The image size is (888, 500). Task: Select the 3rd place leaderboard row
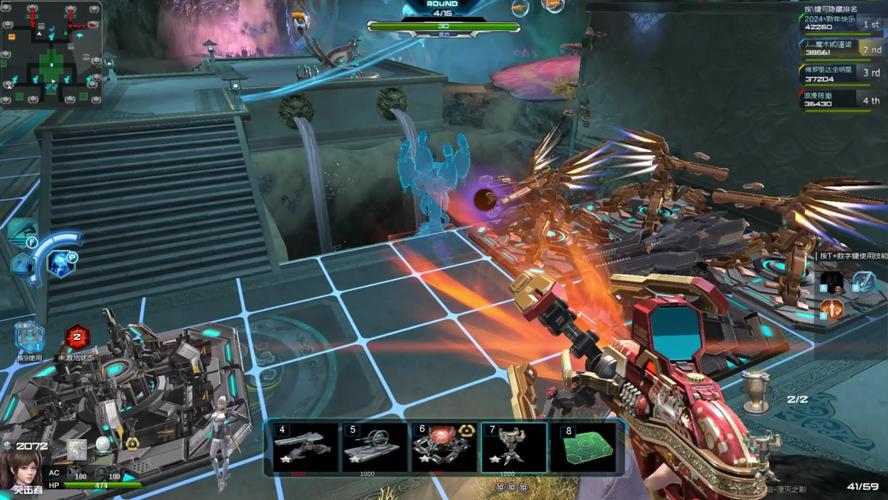842,74
